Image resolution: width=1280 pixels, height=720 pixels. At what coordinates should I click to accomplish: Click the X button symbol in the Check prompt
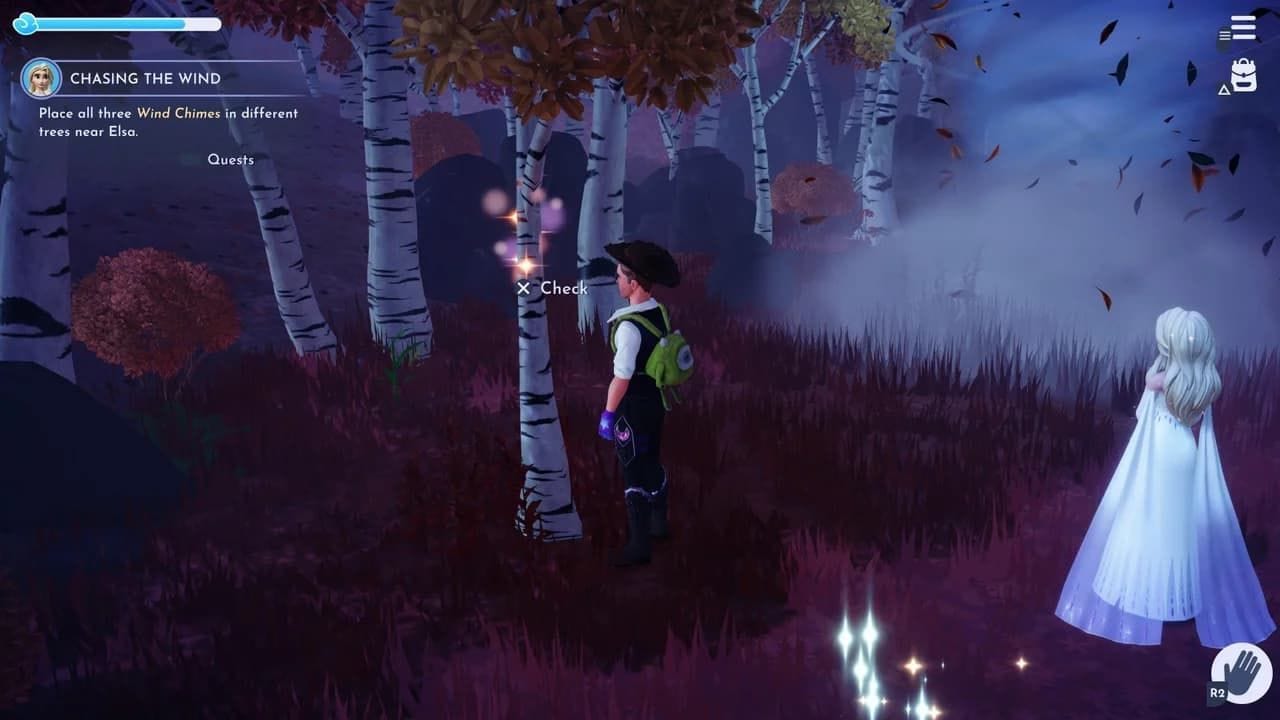click(523, 288)
